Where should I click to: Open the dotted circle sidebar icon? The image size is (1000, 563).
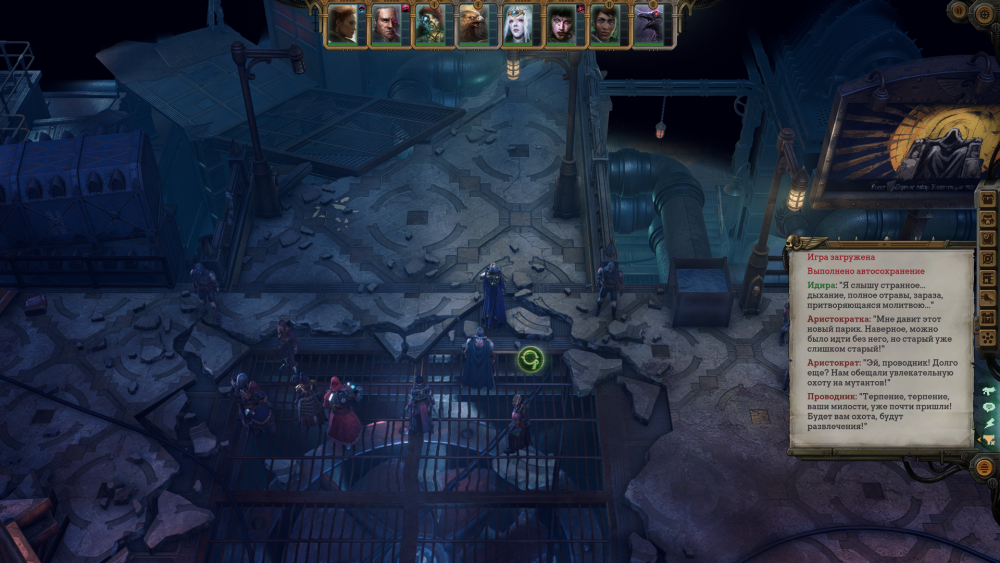(x=989, y=338)
